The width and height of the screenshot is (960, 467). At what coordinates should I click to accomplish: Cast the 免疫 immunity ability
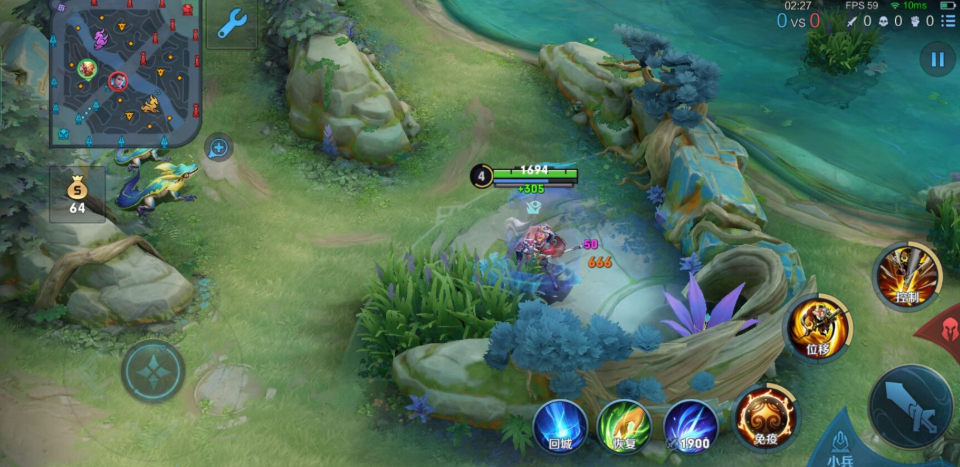coord(765,417)
